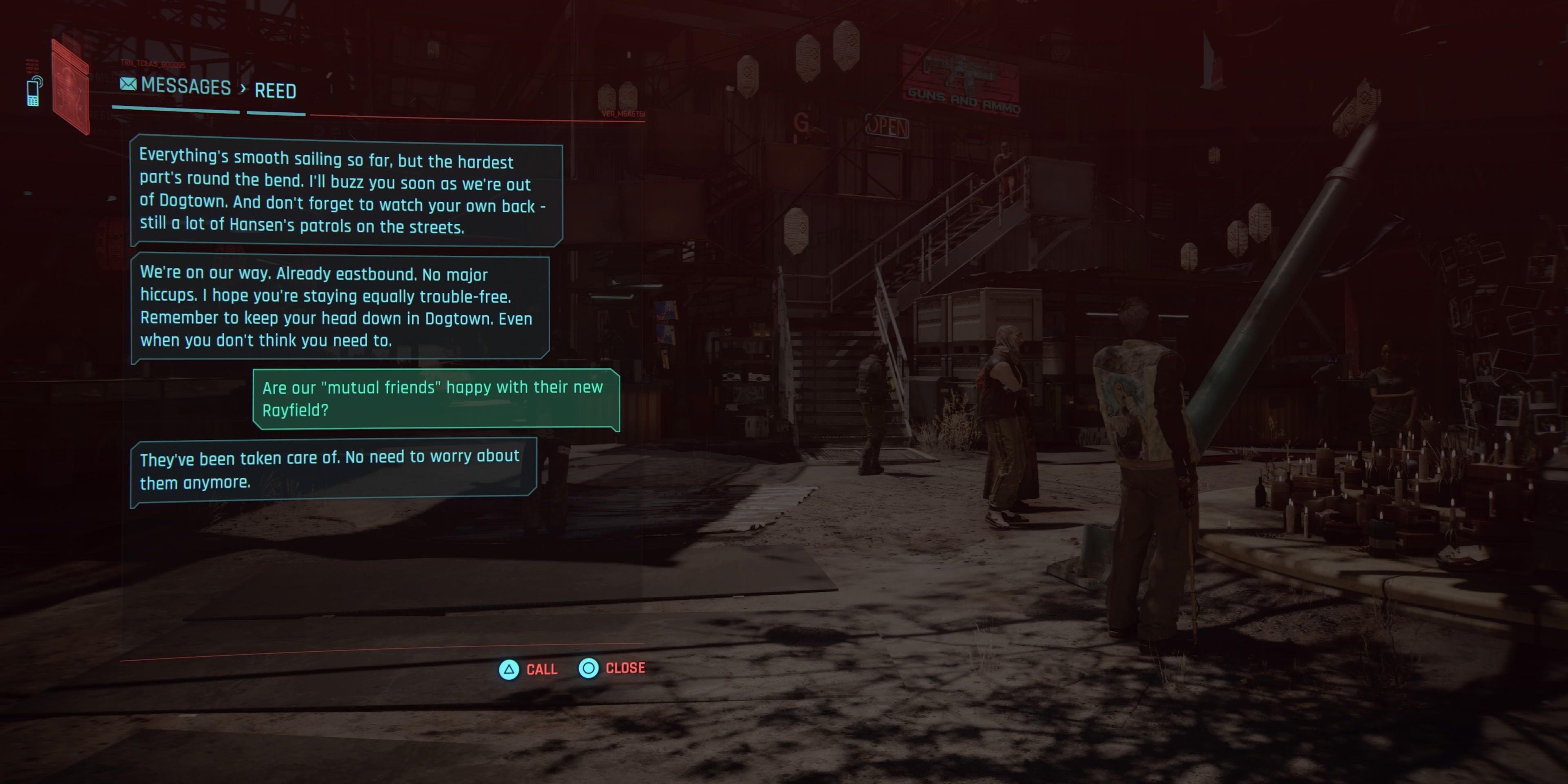Switch to the REED conversation tab
1568x784 pixels.
pyautogui.click(x=275, y=91)
